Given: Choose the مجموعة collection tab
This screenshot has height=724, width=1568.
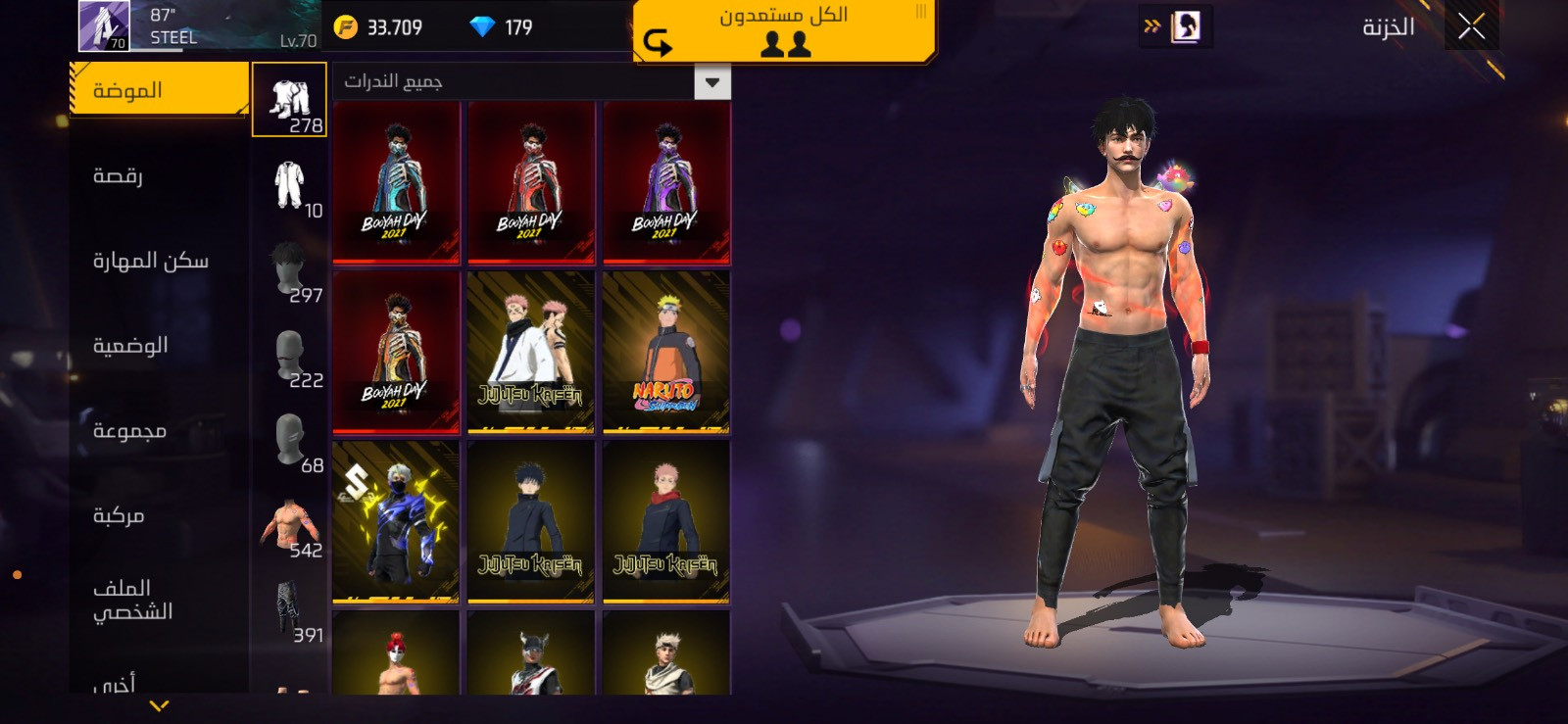Looking at the screenshot, I should point(129,430).
